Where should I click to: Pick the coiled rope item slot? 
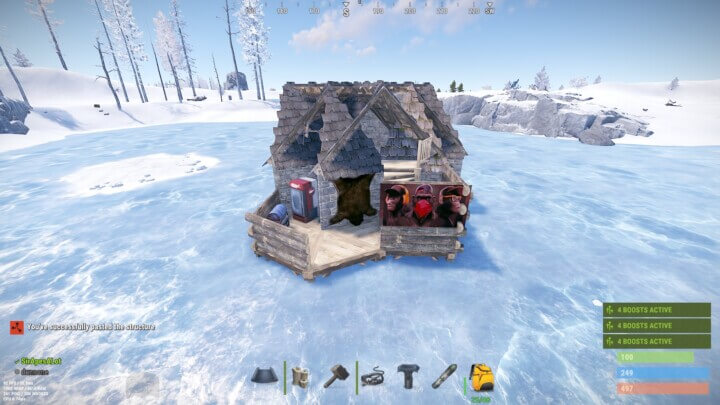coord(372,376)
